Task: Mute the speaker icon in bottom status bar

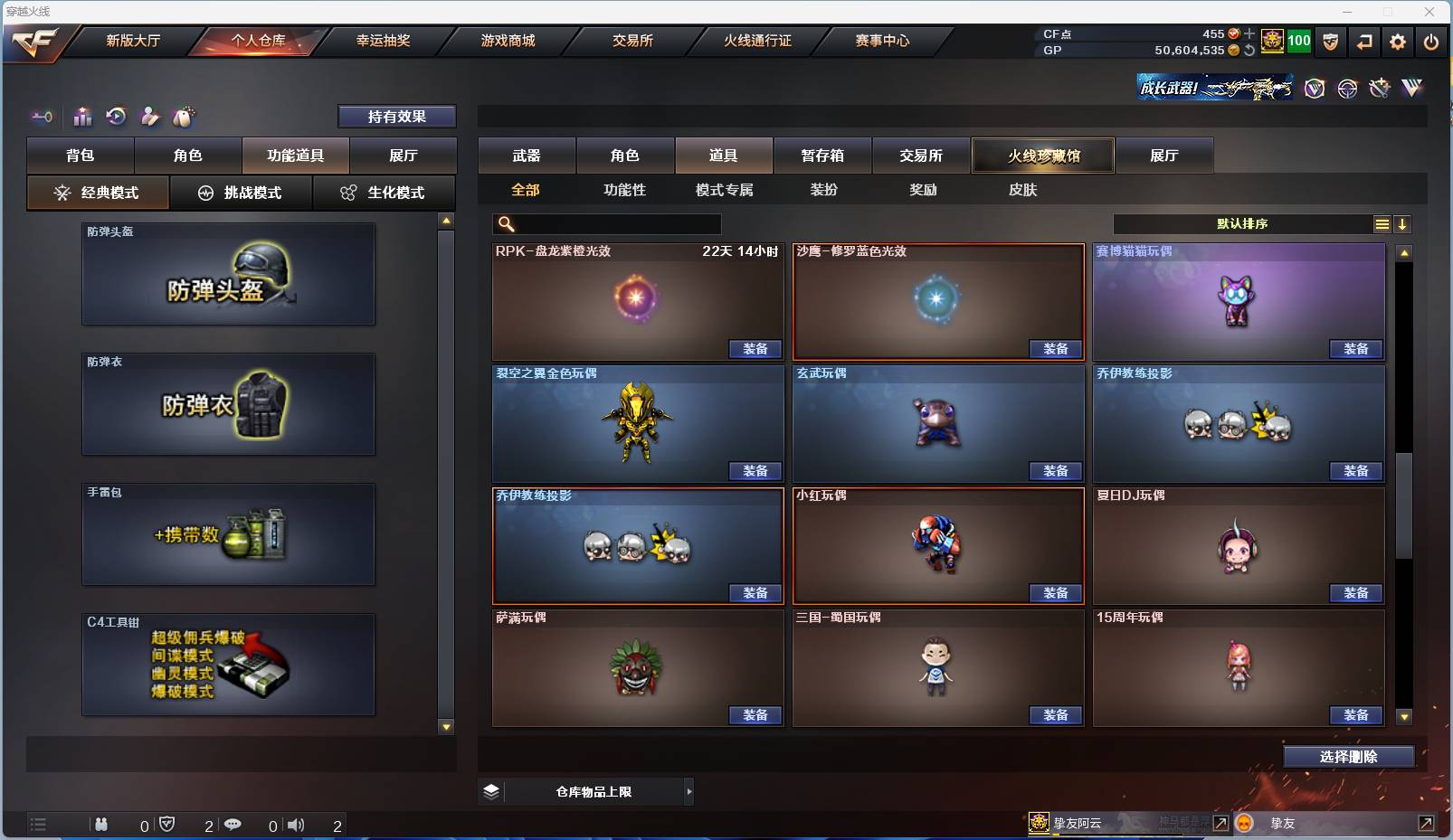Action: (x=296, y=825)
